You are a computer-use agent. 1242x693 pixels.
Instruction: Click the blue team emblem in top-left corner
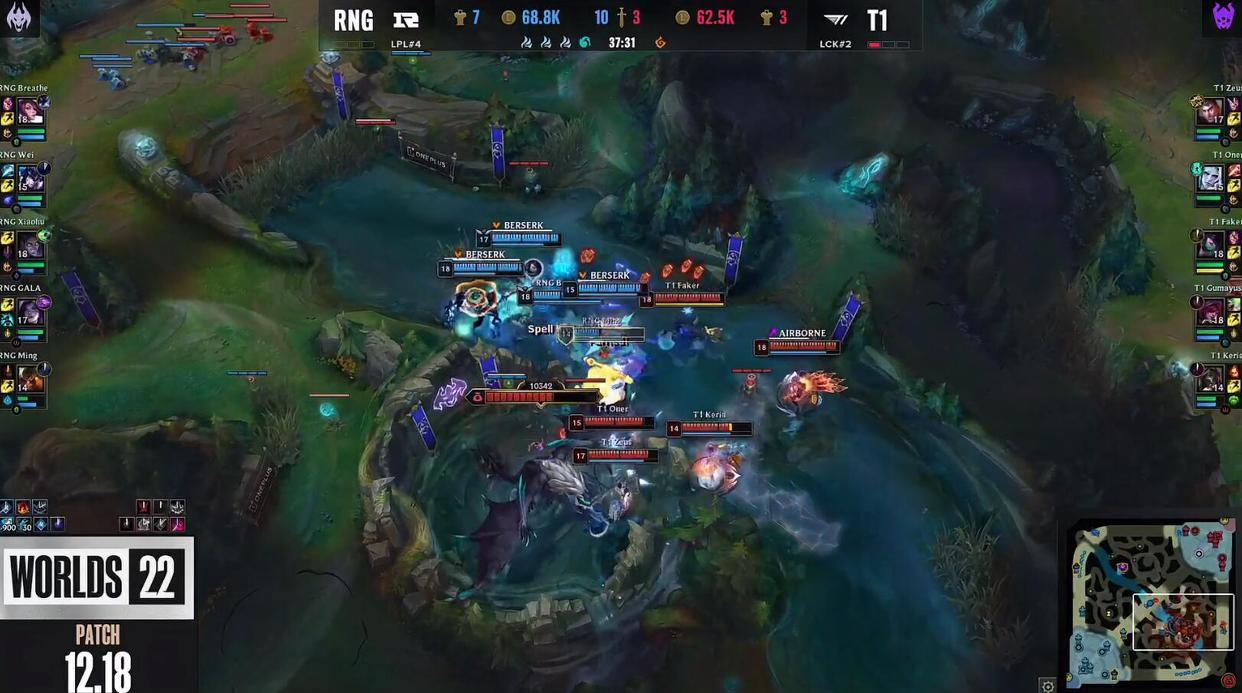tap(18, 17)
